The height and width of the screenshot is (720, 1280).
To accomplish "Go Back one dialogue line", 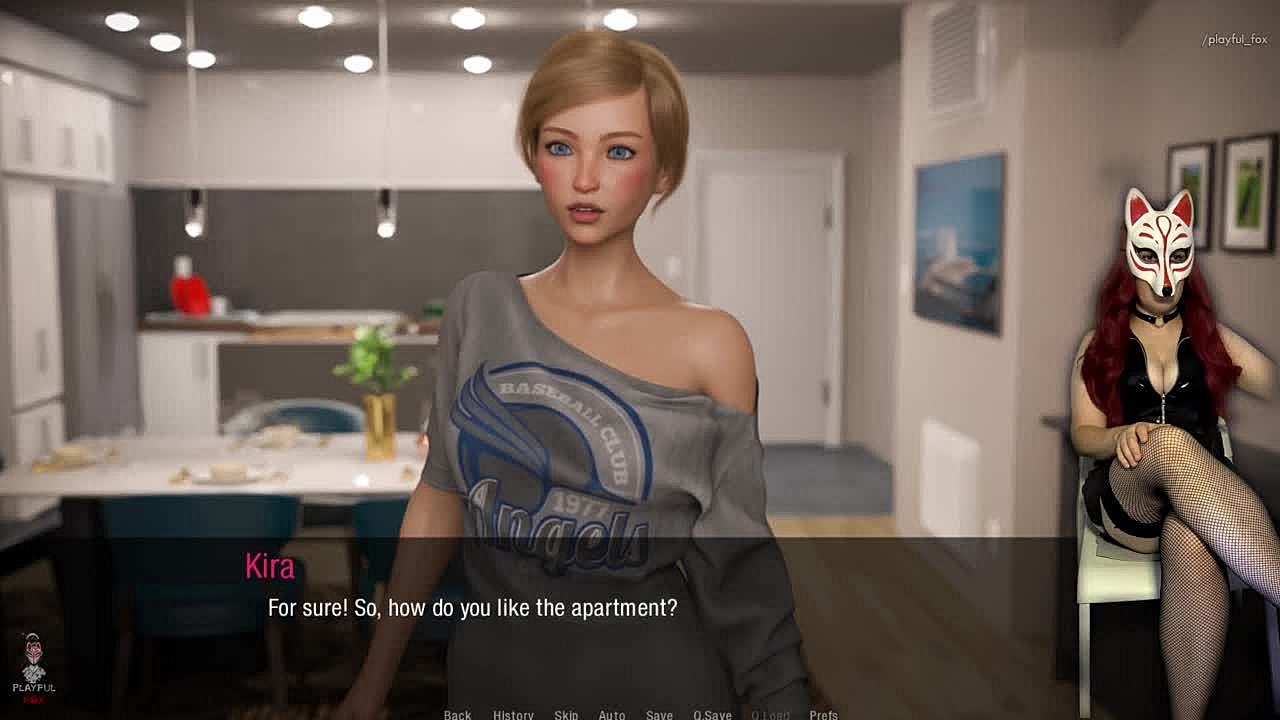I will coord(457,714).
